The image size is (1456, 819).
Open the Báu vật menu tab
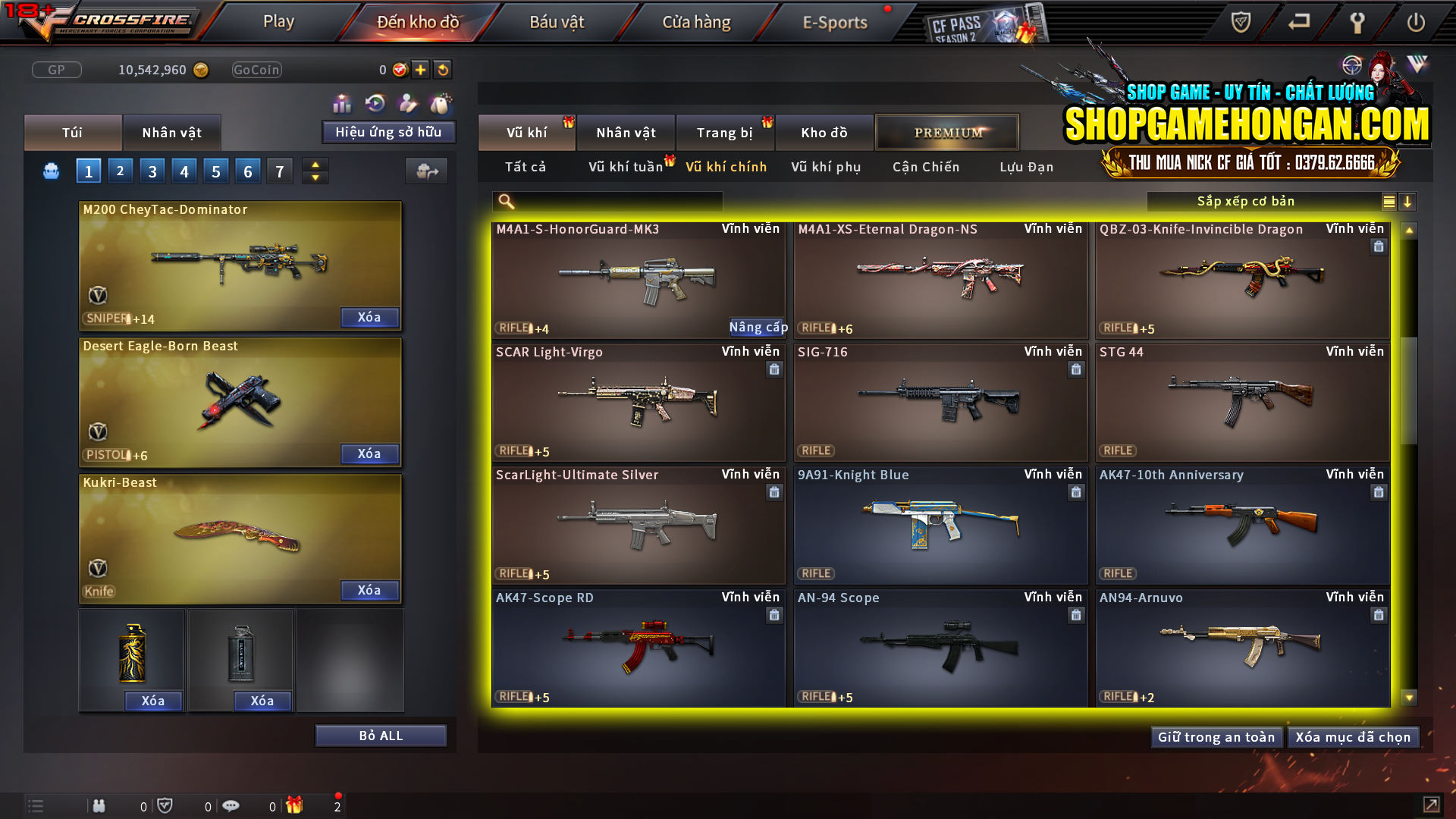(x=557, y=22)
